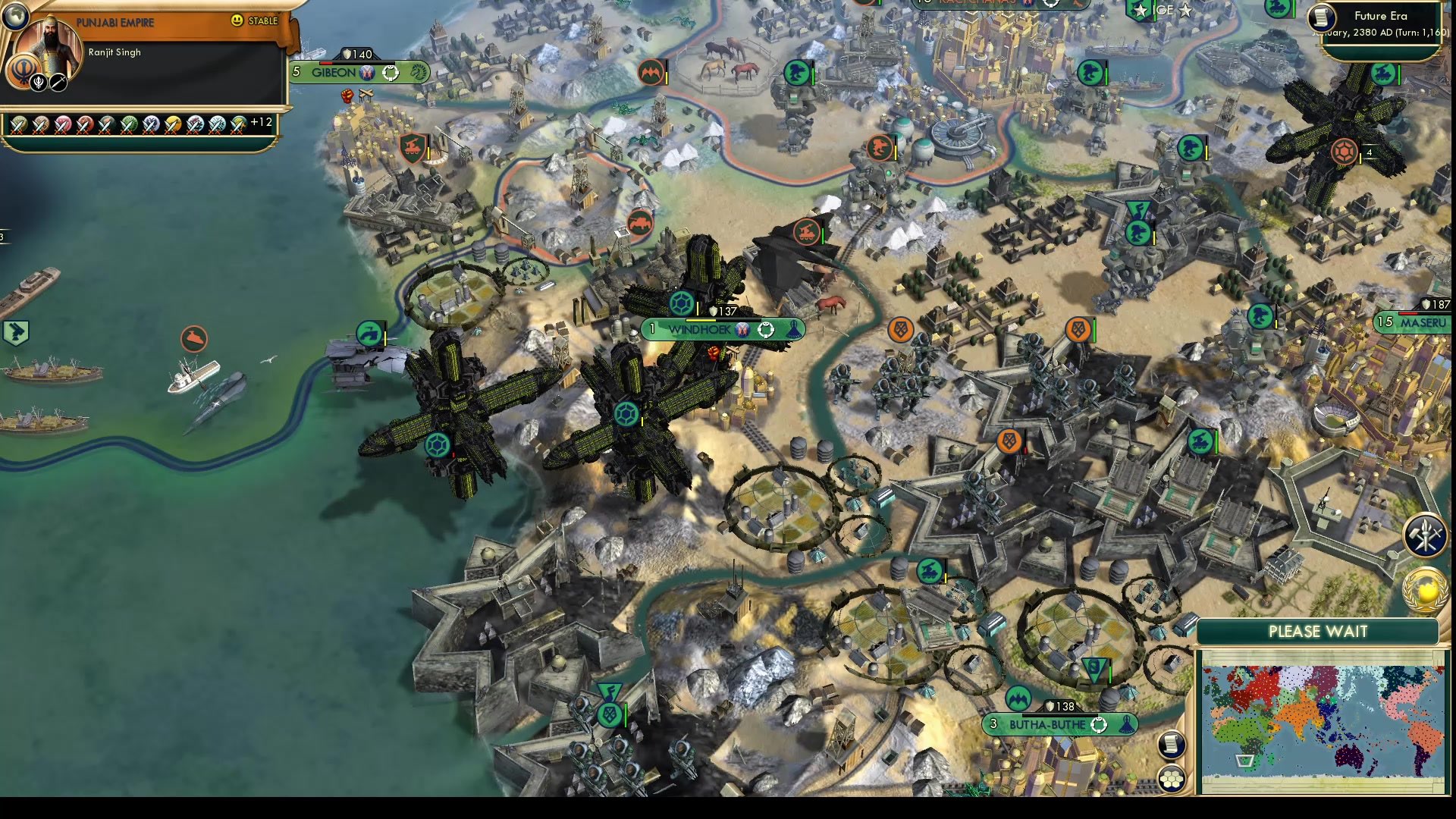This screenshot has width=1456, height=819.
Task: Click the Maseru city banner on the right edge
Action: pyautogui.click(x=1423, y=322)
